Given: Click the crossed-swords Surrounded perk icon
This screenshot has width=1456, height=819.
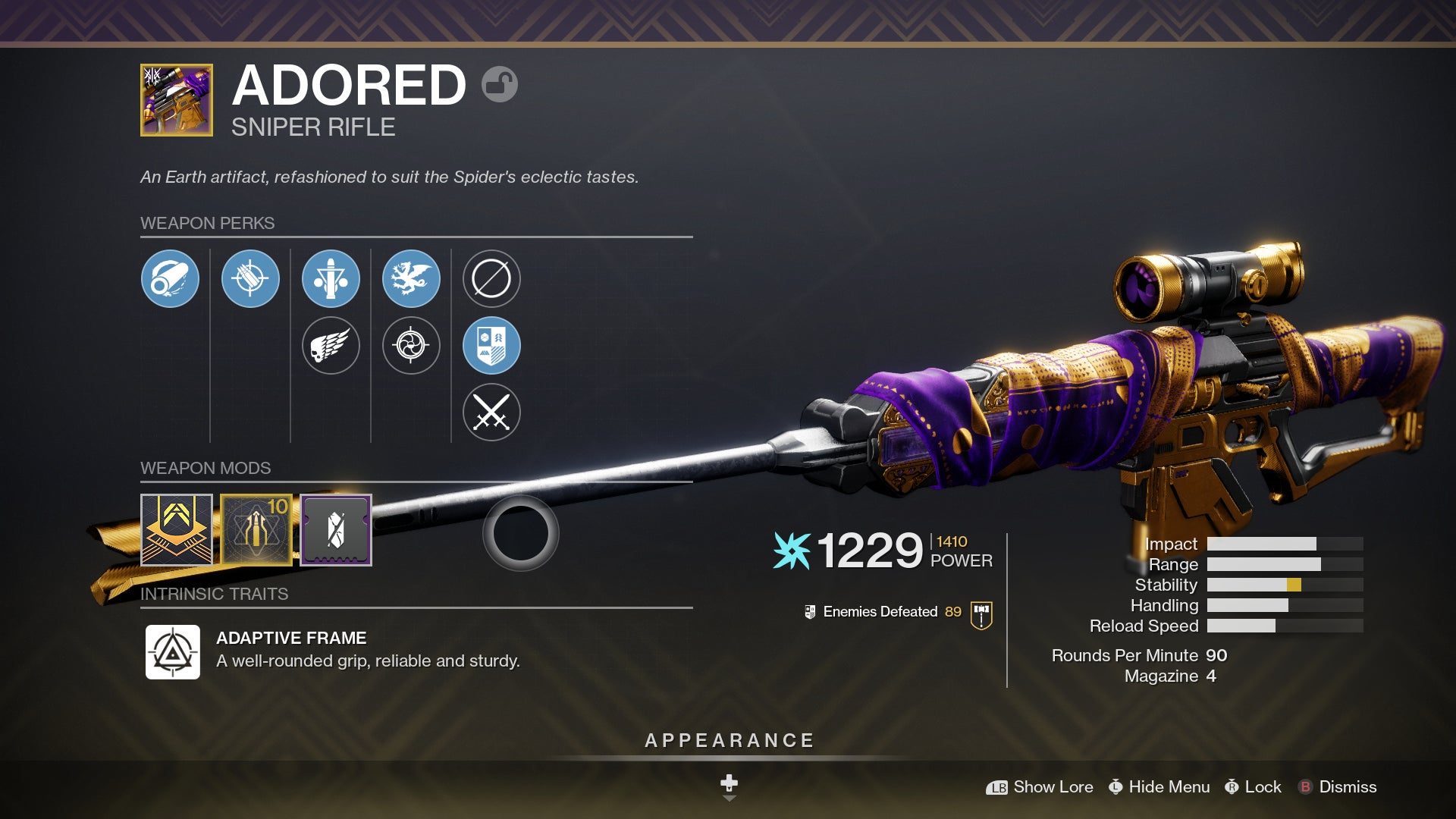Looking at the screenshot, I should 492,412.
